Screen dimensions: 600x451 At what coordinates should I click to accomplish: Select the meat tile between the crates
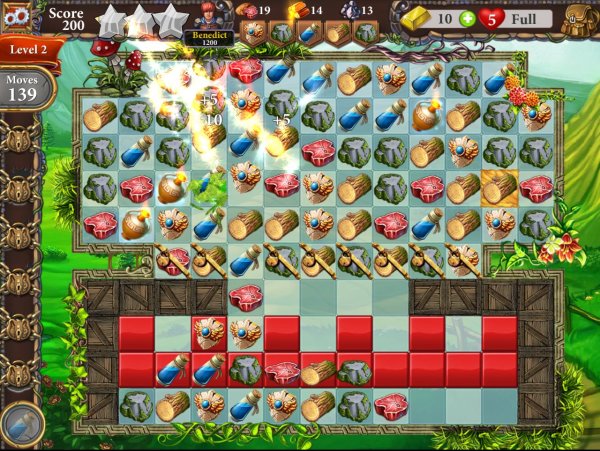point(245,296)
